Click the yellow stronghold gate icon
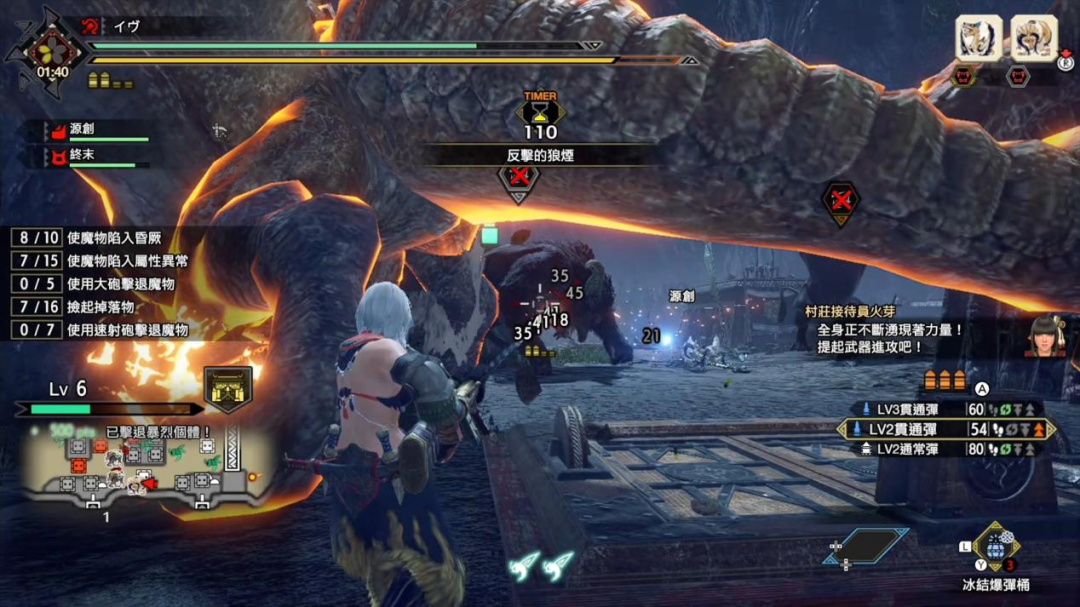The width and height of the screenshot is (1080, 607). coord(228,386)
